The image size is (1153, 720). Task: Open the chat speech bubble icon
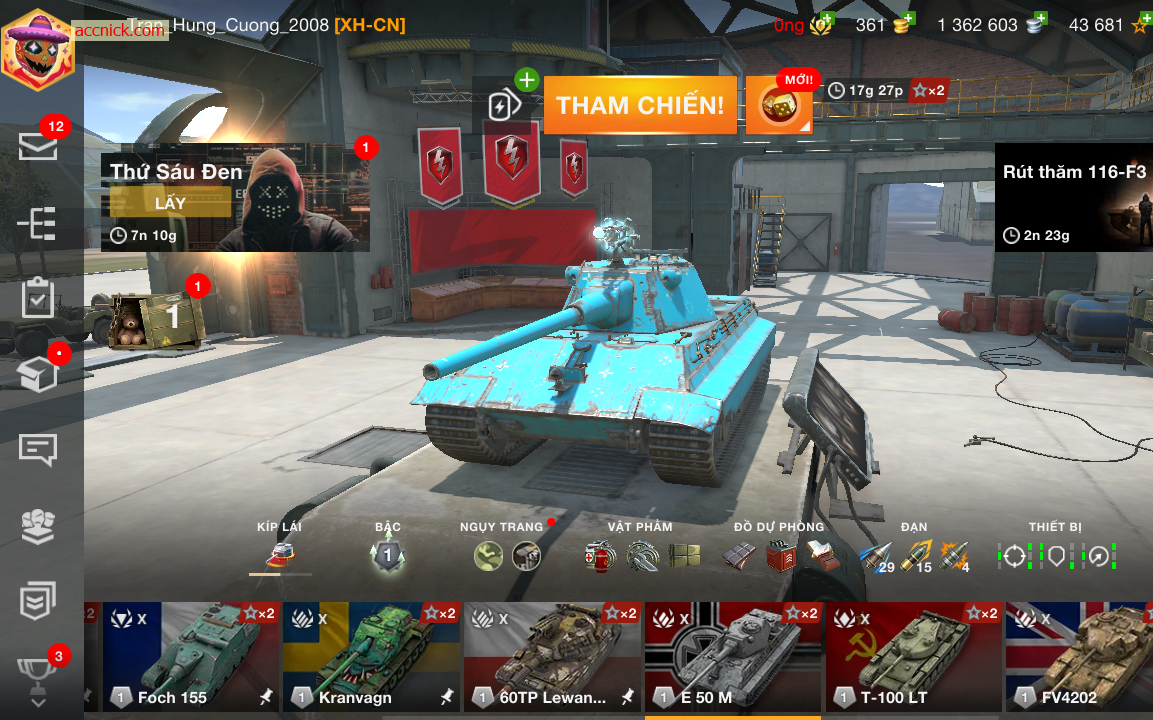(x=38, y=449)
